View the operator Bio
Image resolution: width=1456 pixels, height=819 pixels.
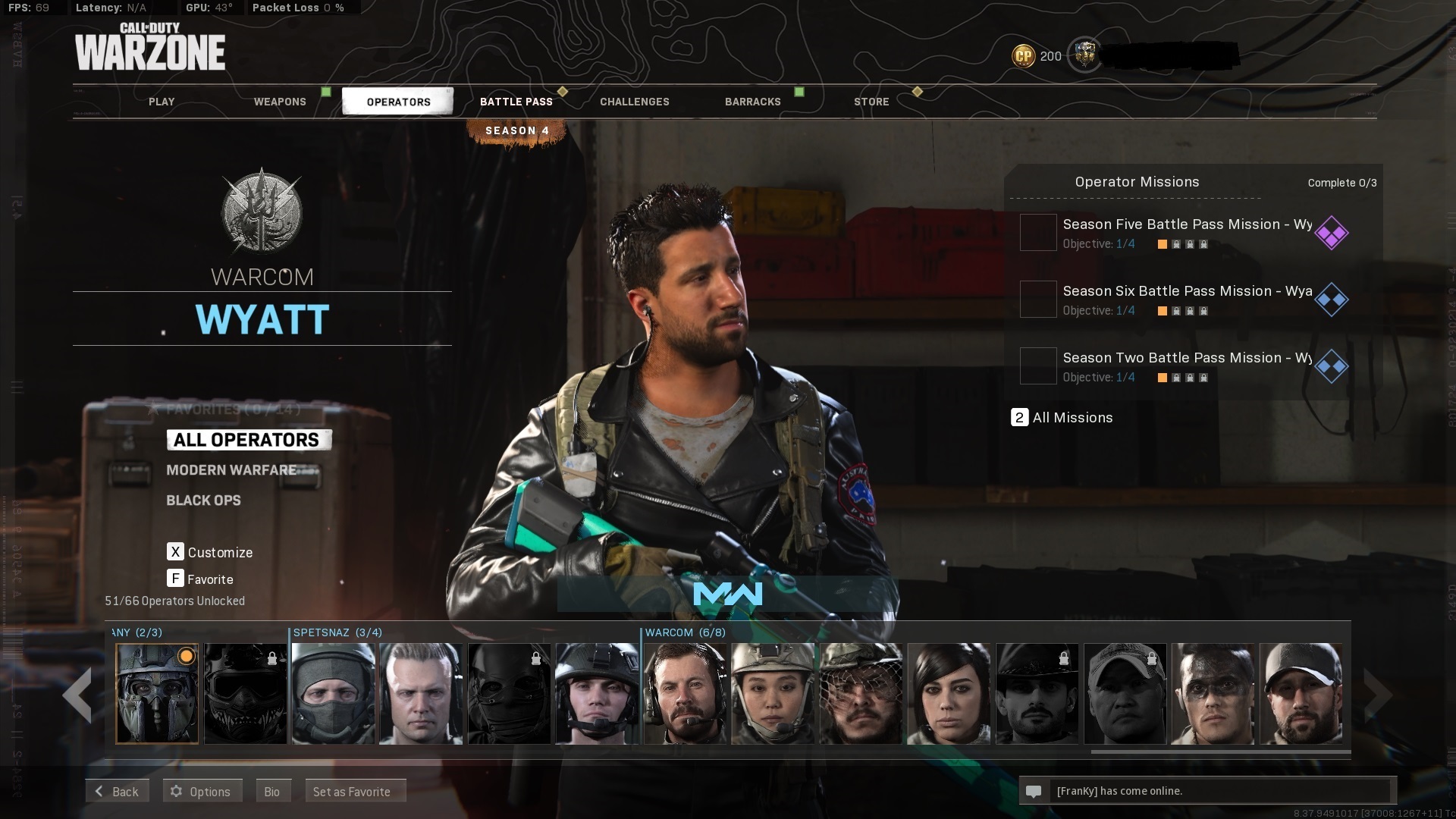pos(272,791)
